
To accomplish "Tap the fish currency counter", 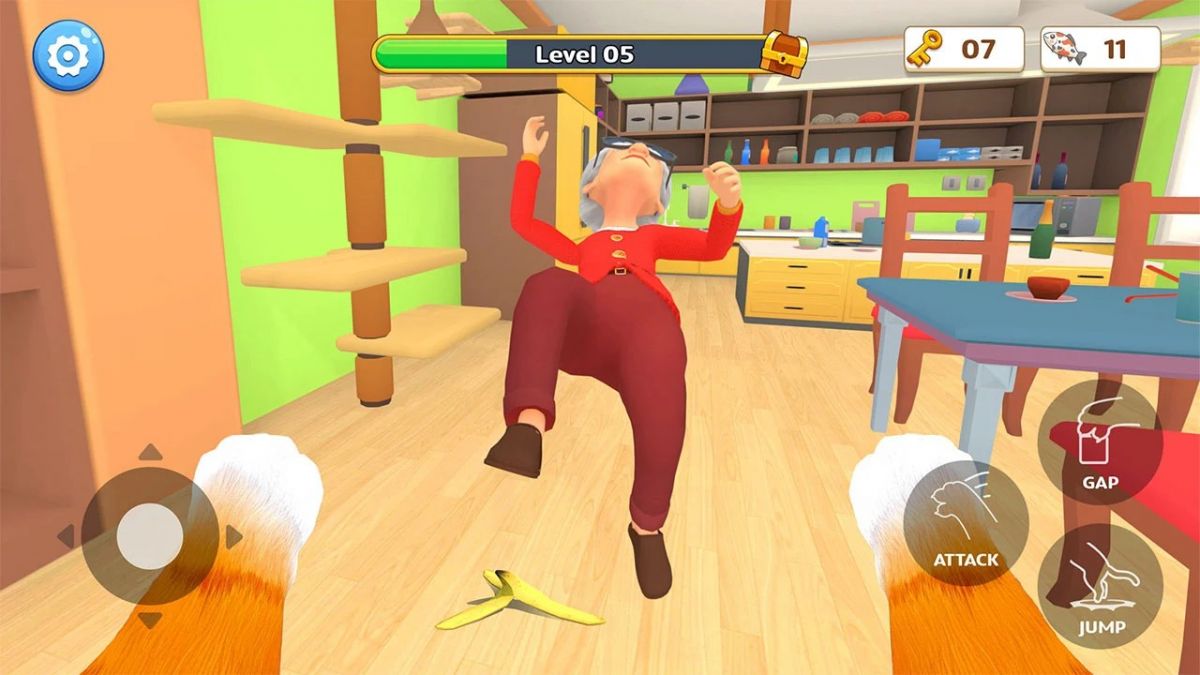I will tap(1100, 49).
